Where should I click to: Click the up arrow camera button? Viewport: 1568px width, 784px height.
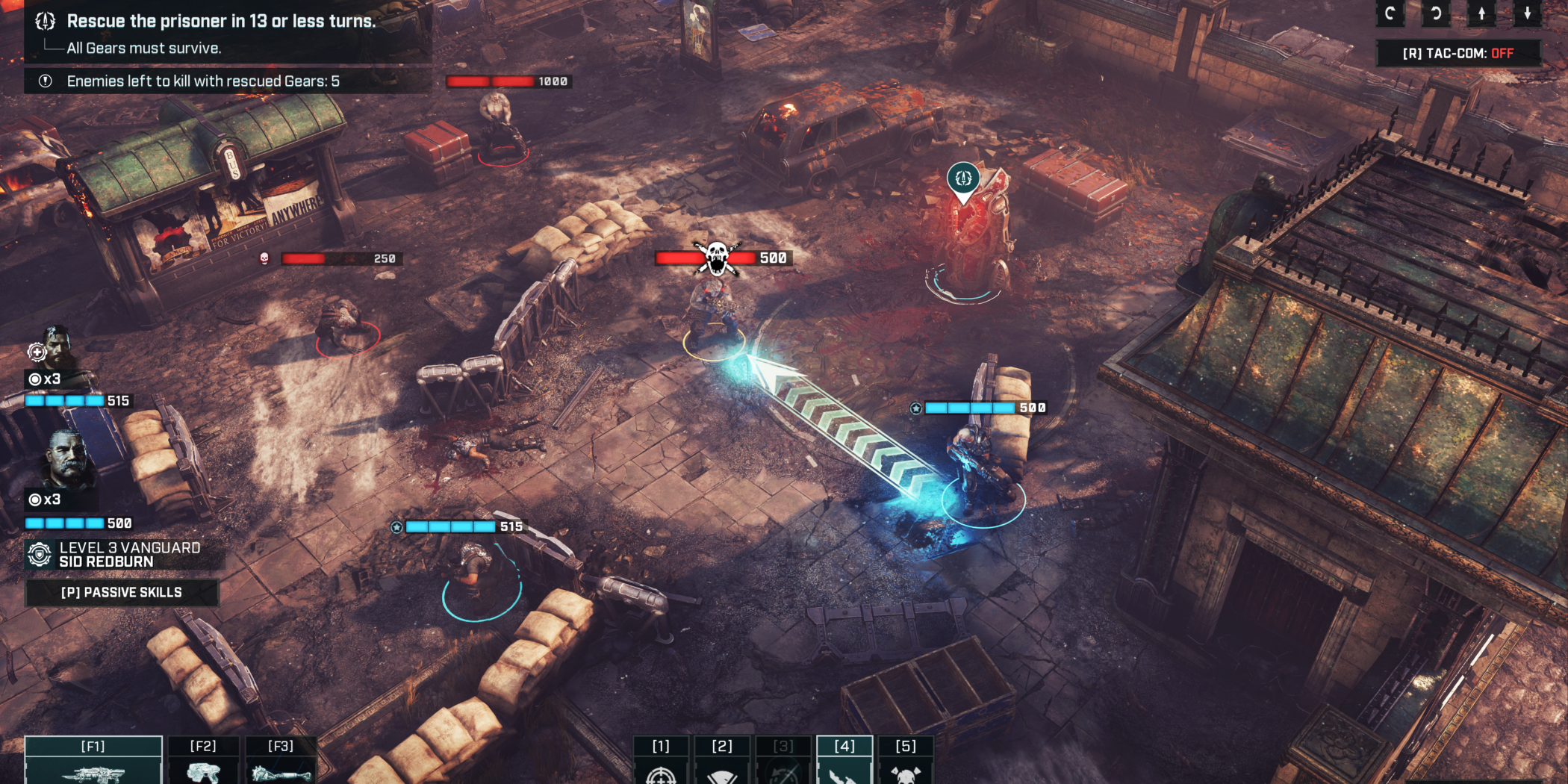click(1481, 13)
